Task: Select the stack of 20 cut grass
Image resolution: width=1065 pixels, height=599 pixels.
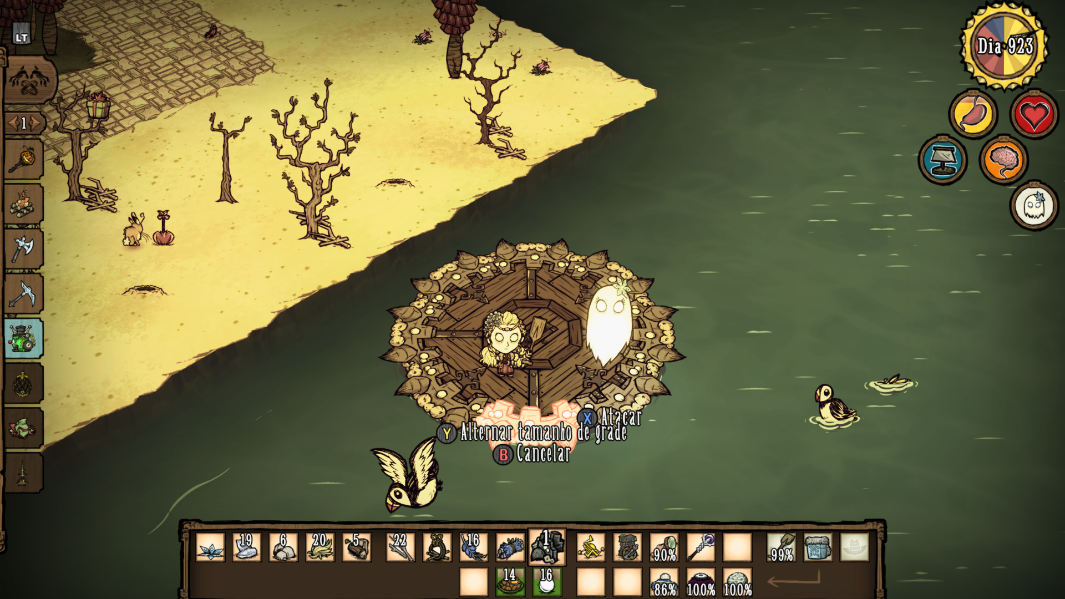Action: coord(320,547)
